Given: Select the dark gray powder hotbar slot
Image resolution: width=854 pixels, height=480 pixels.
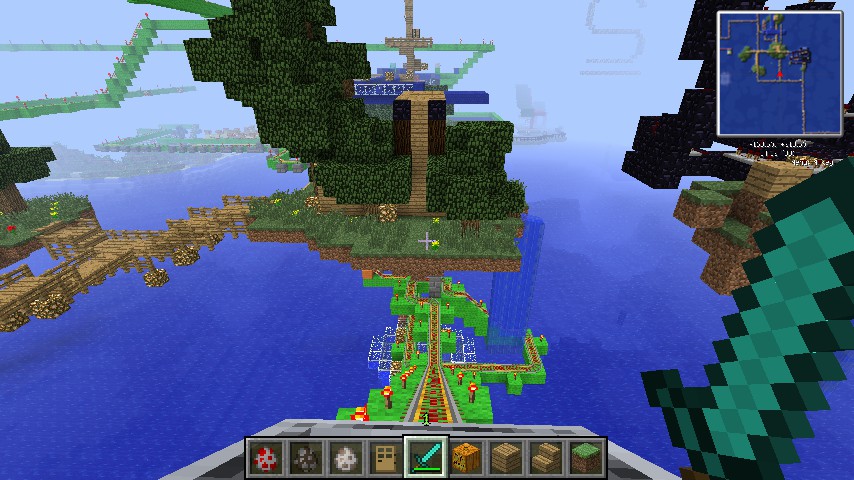Looking at the screenshot, I should [307, 458].
